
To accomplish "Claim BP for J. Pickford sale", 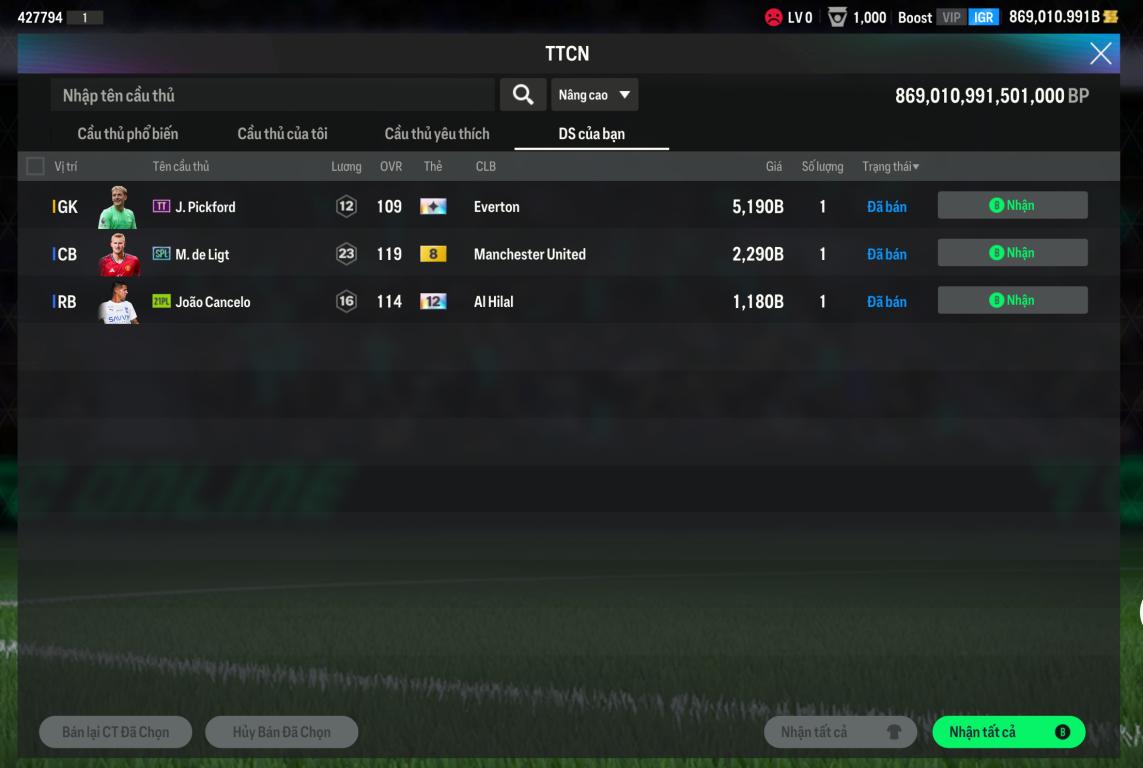I will tap(1012, 205).
